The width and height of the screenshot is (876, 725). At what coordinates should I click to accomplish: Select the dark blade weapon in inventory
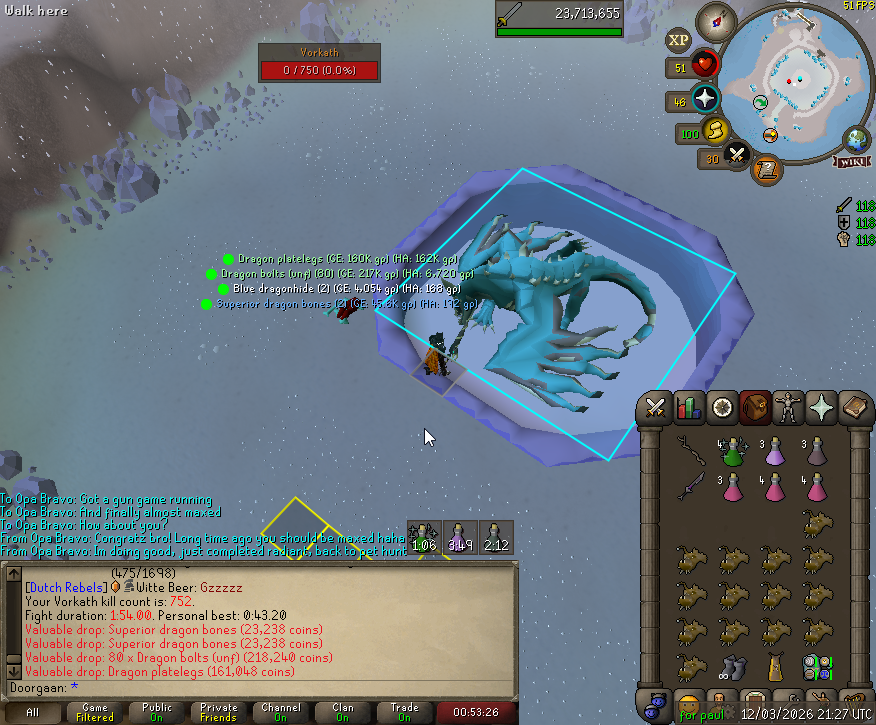(692, 487)
